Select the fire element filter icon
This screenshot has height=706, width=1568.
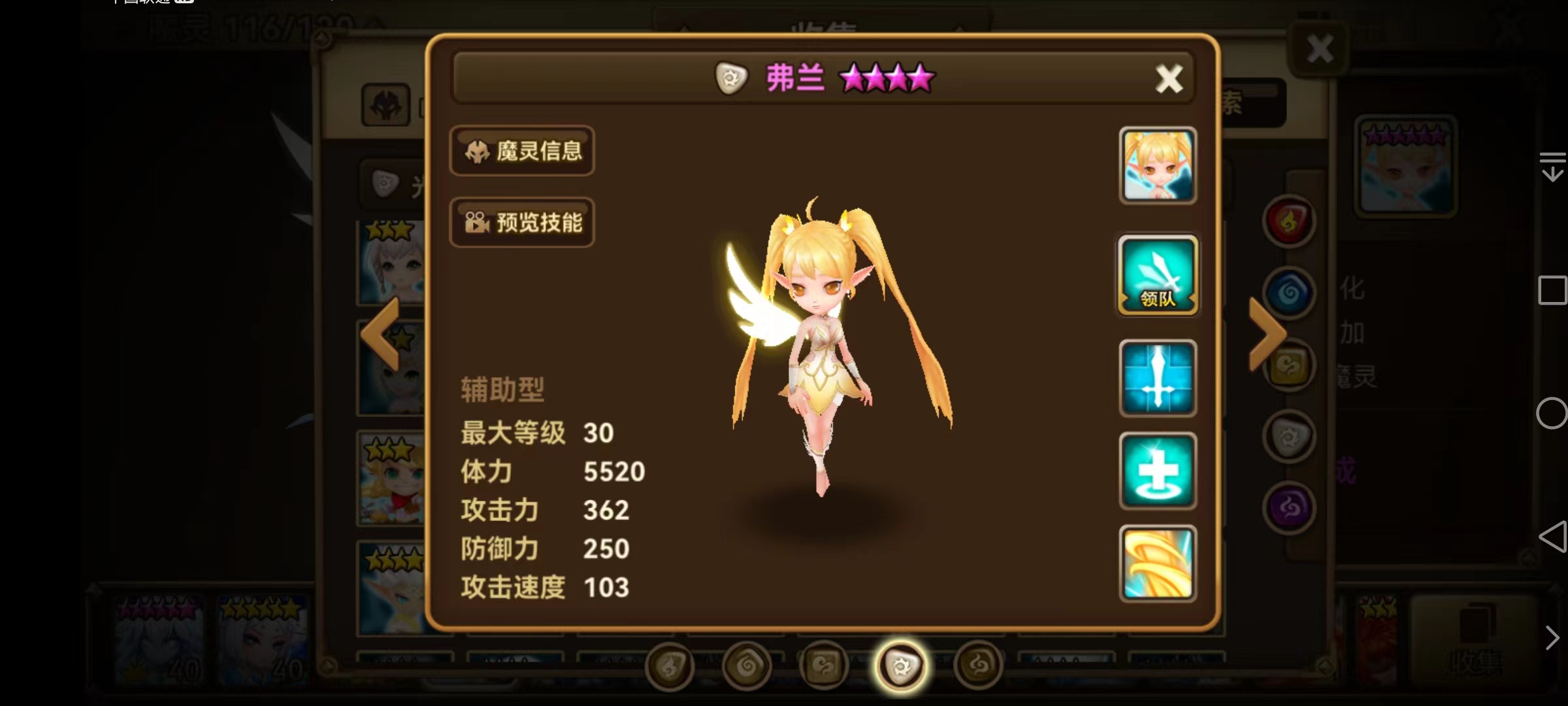(x=1288, y=220)
